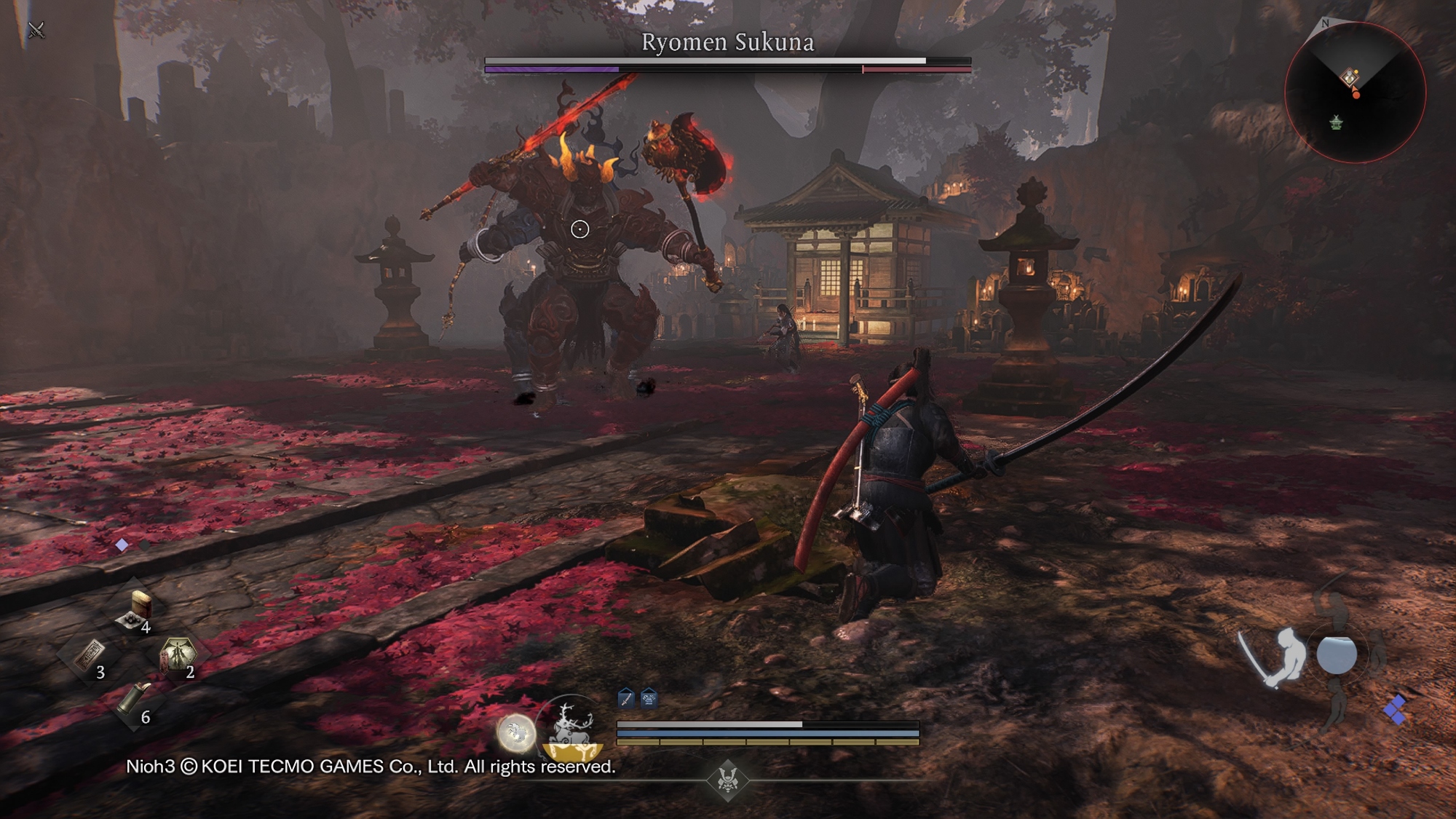
Task: Use the paper talisman shortcut item
Action: pyautogui.click(x=90, y=656)
